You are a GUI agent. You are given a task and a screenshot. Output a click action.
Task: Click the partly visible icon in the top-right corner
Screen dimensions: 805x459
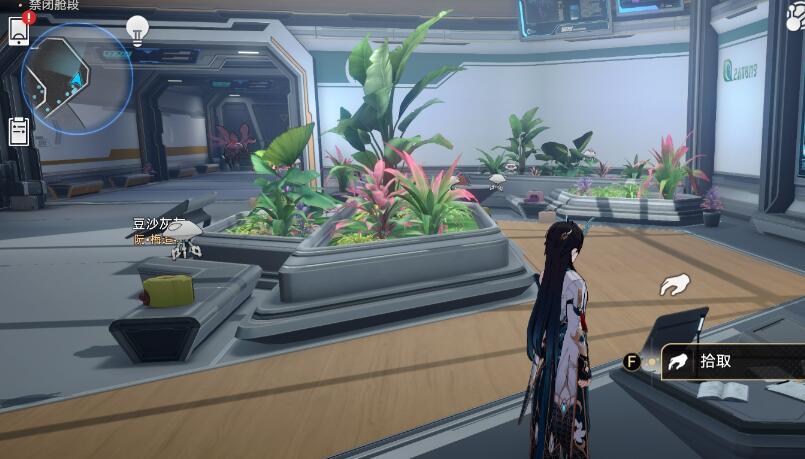[796, 19]
